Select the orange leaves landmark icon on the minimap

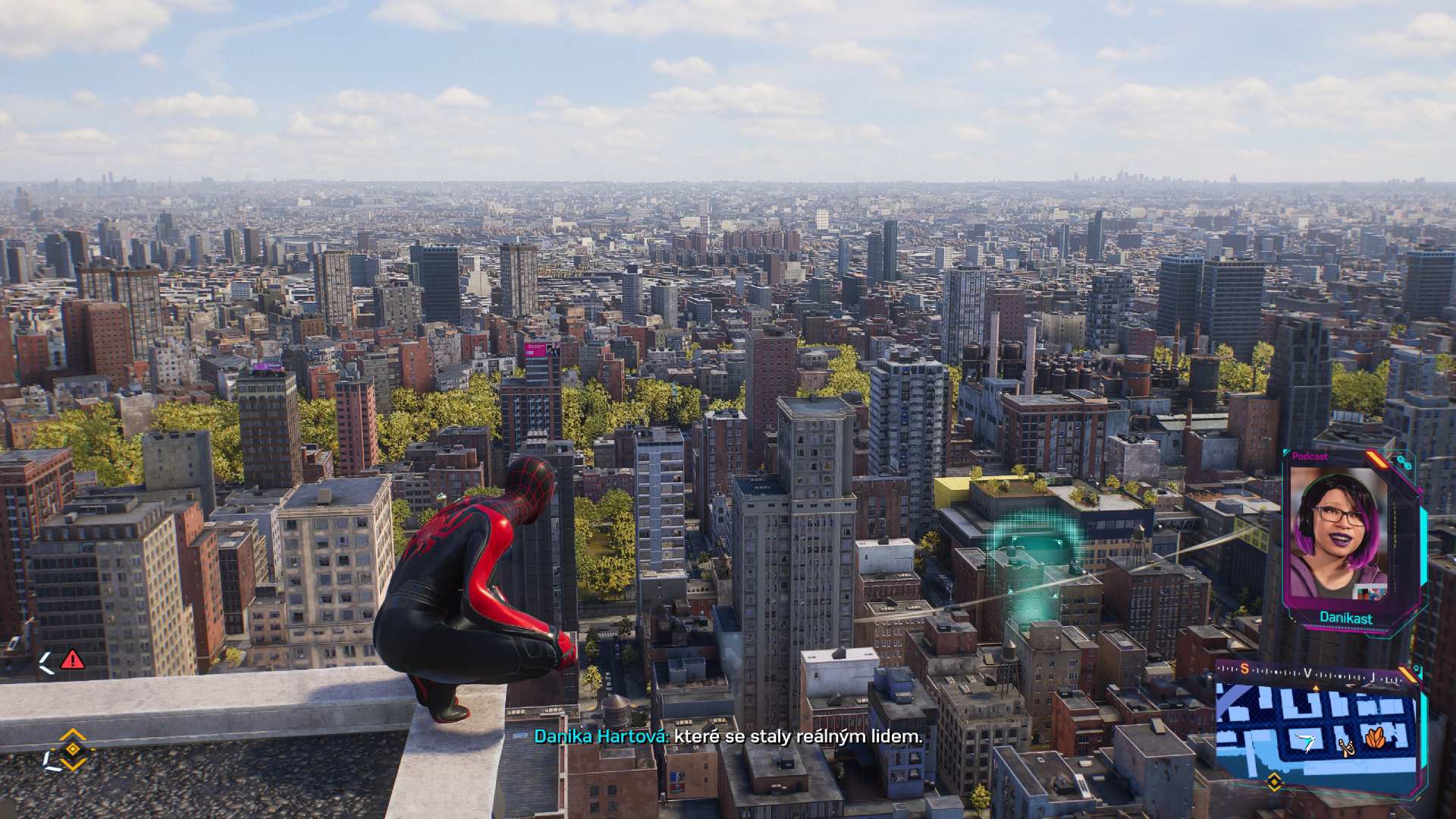(1375, 738)
